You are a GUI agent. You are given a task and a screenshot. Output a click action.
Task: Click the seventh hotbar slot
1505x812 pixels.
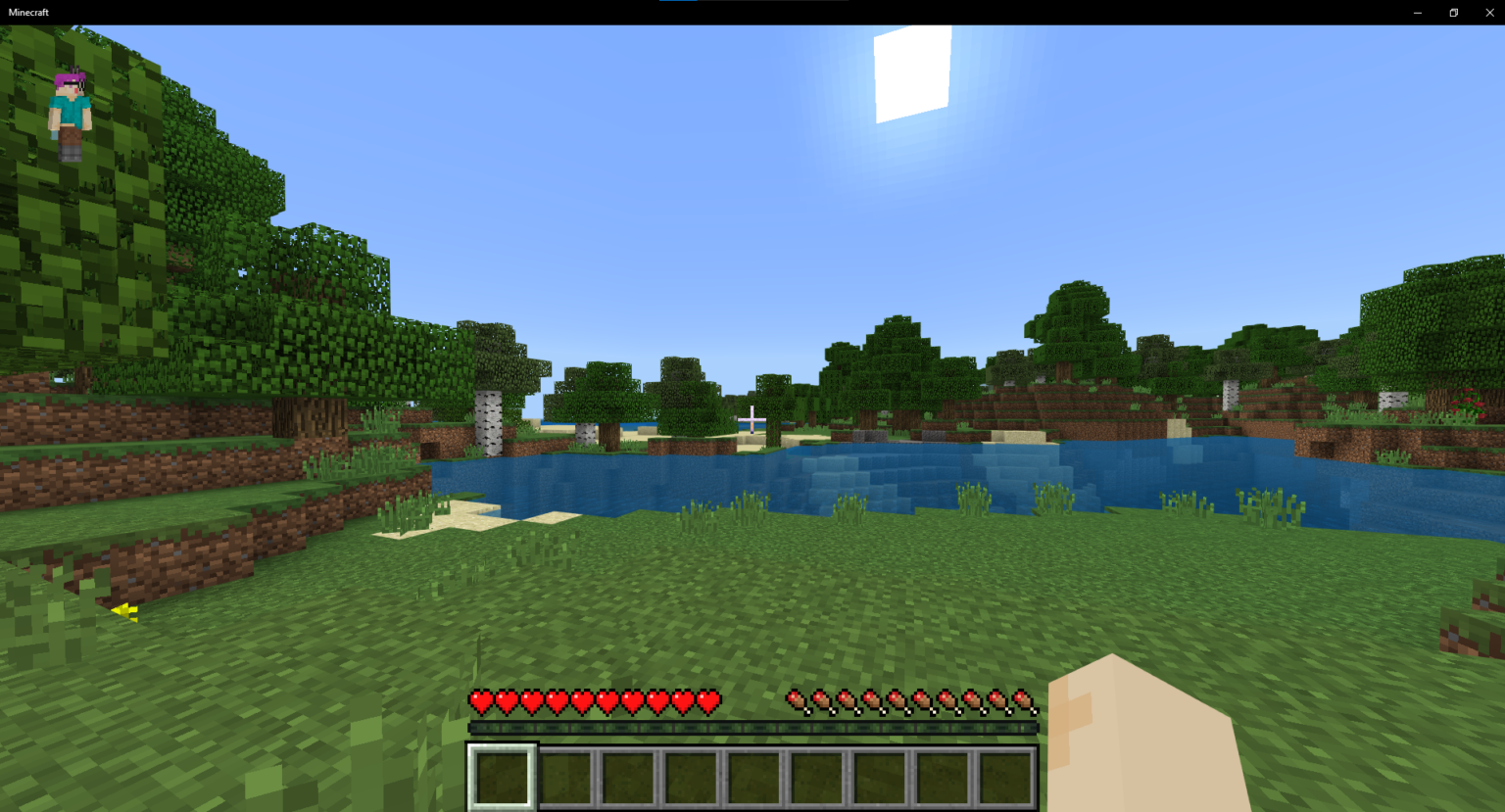click(x=878, y=778)
